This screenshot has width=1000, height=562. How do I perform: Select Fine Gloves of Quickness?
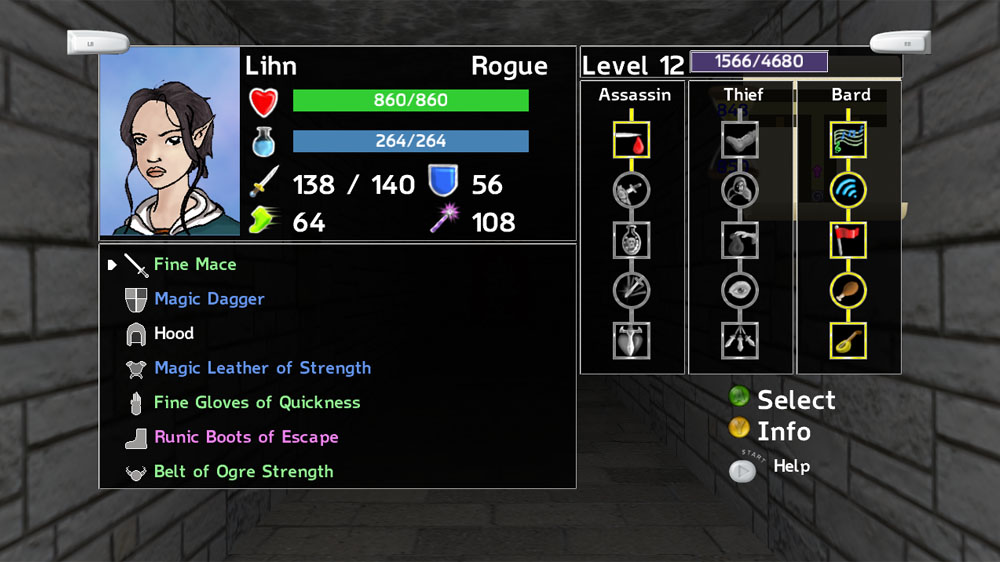pyautogui.click(x=256, y=403)
